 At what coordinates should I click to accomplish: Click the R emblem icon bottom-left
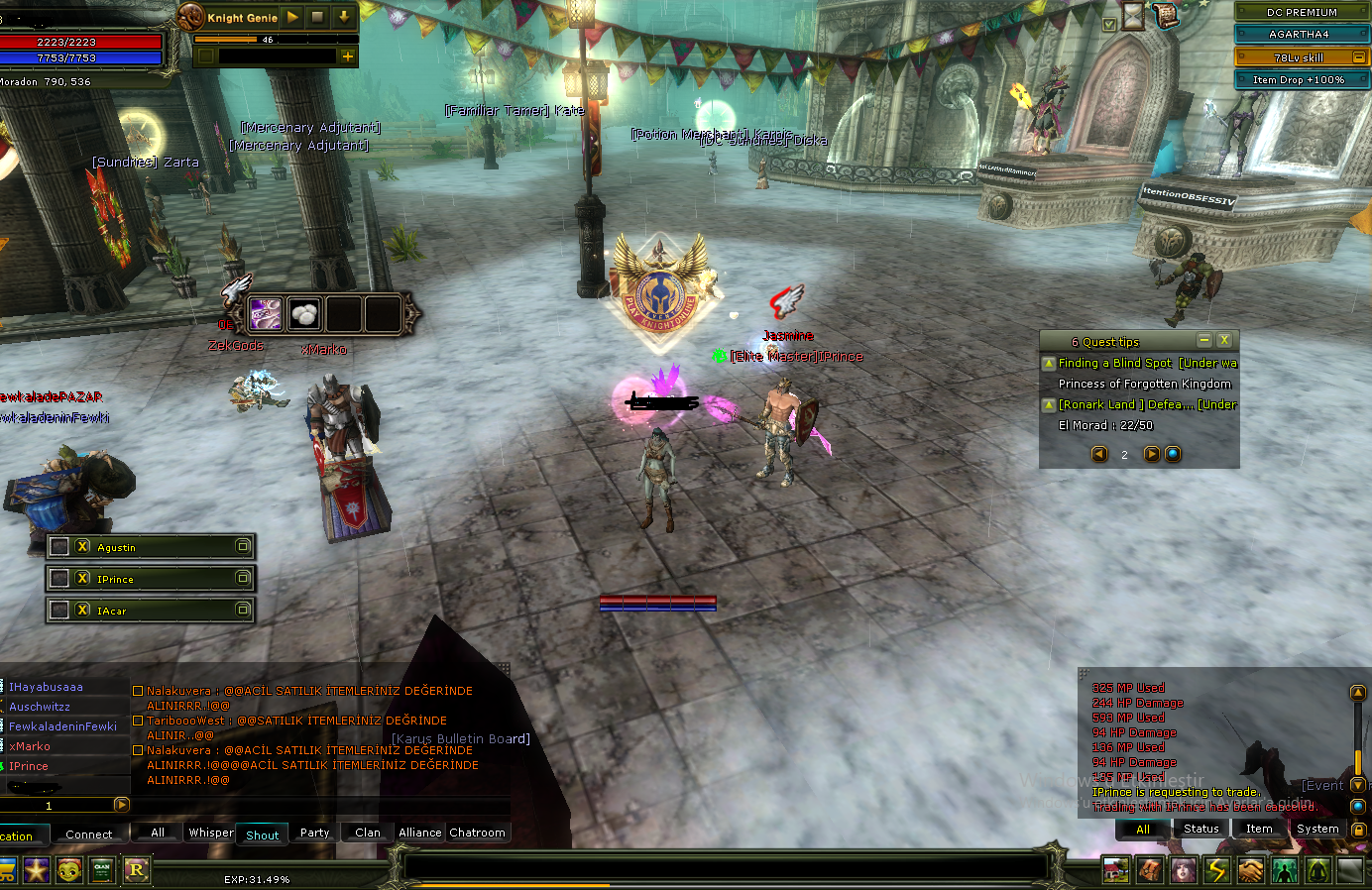point(137,870)
